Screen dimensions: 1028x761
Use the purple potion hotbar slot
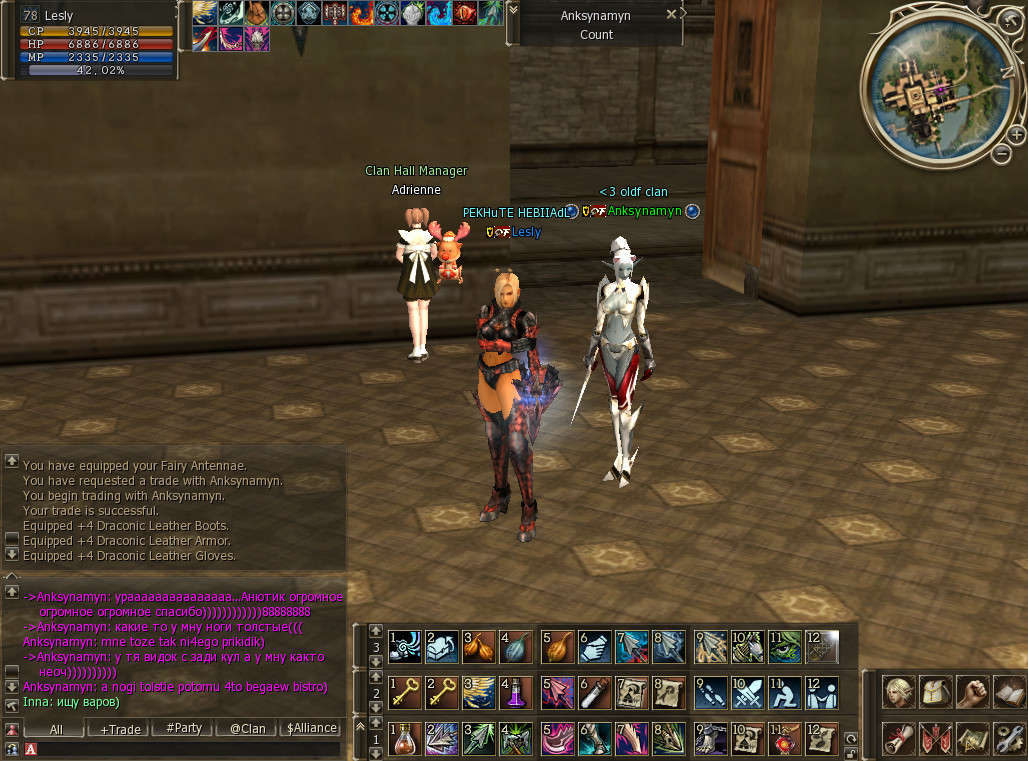click(516, 692)
